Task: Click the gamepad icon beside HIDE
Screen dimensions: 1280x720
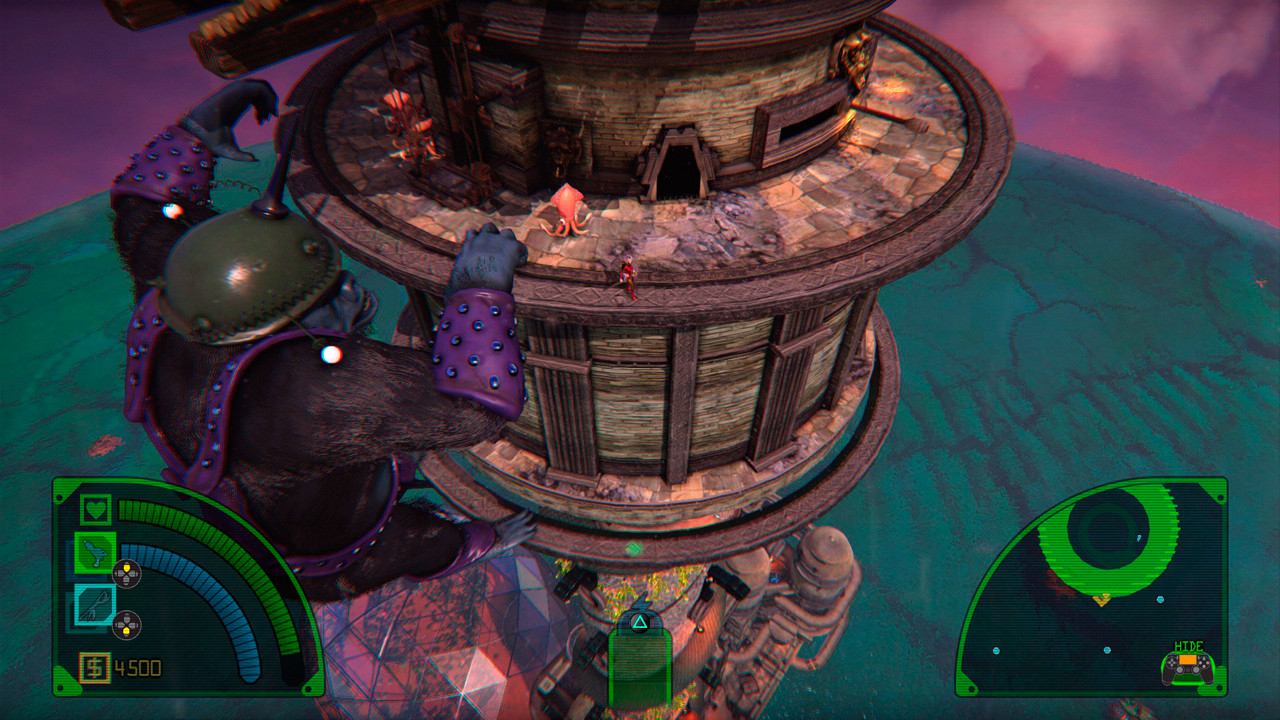Action: (1188, 668)
